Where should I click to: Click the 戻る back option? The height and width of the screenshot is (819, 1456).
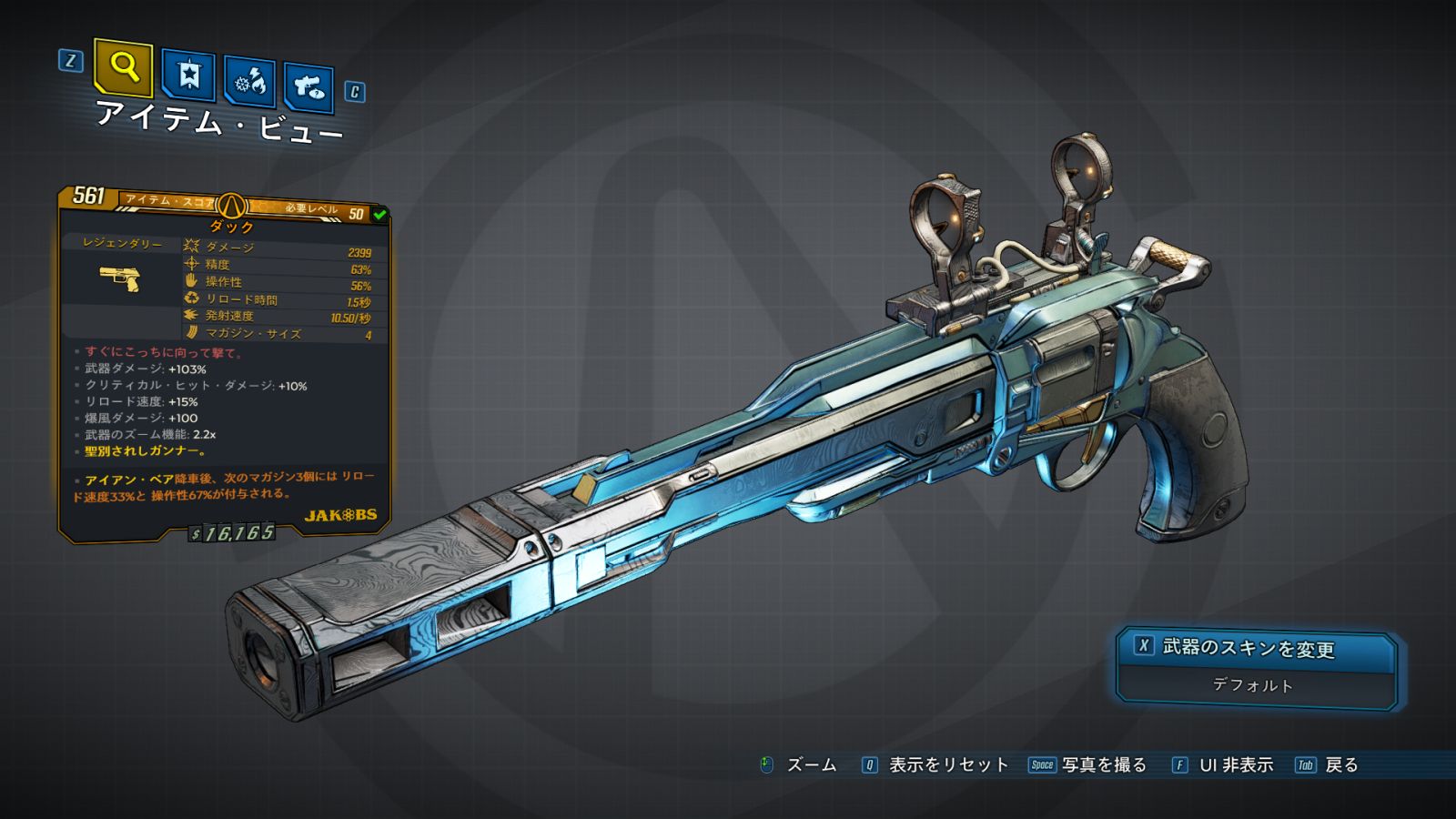point(1340,765)
